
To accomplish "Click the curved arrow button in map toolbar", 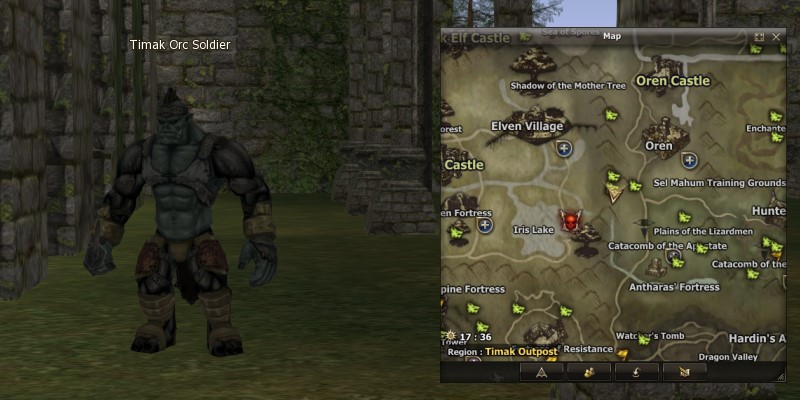I will coord(636,371).
